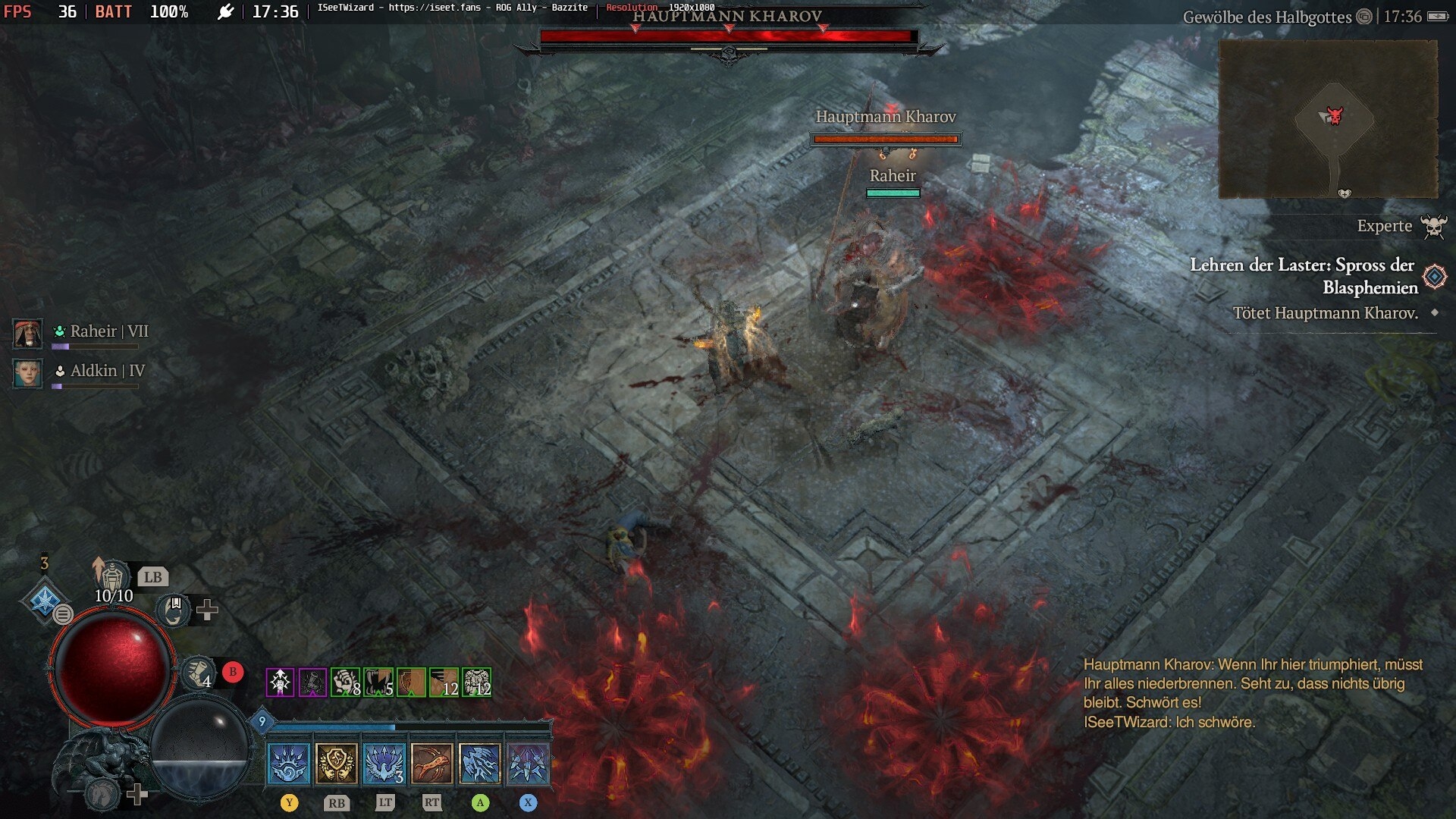Activate the golden shield crest skill

pos(337,762)
